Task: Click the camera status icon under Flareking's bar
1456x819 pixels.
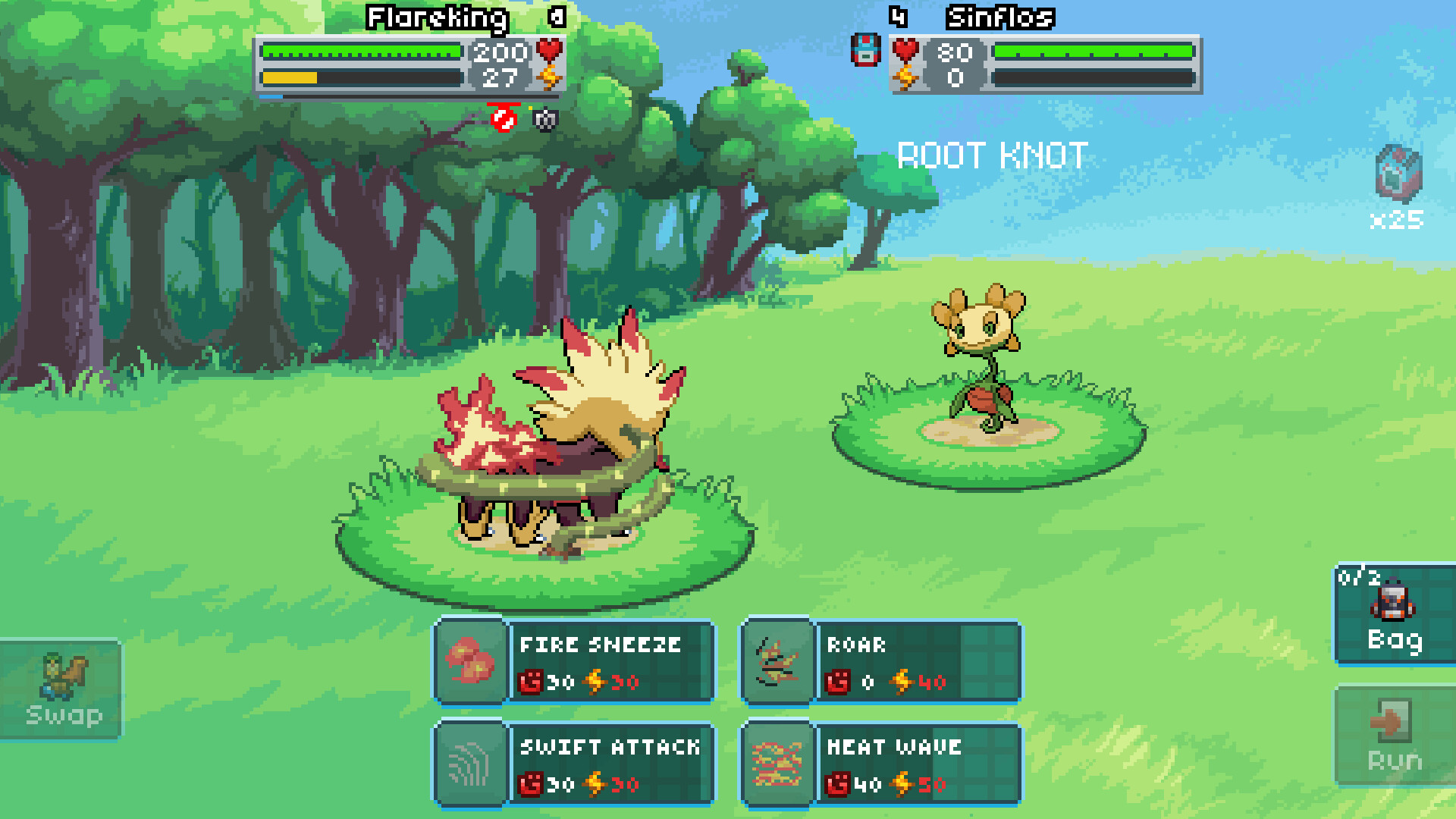Action: 548,121
